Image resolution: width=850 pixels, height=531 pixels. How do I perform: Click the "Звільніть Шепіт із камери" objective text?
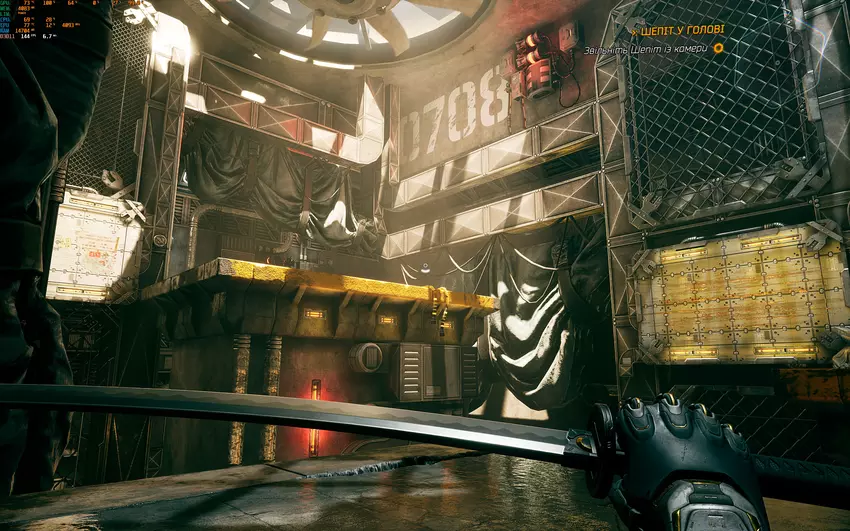645,48
